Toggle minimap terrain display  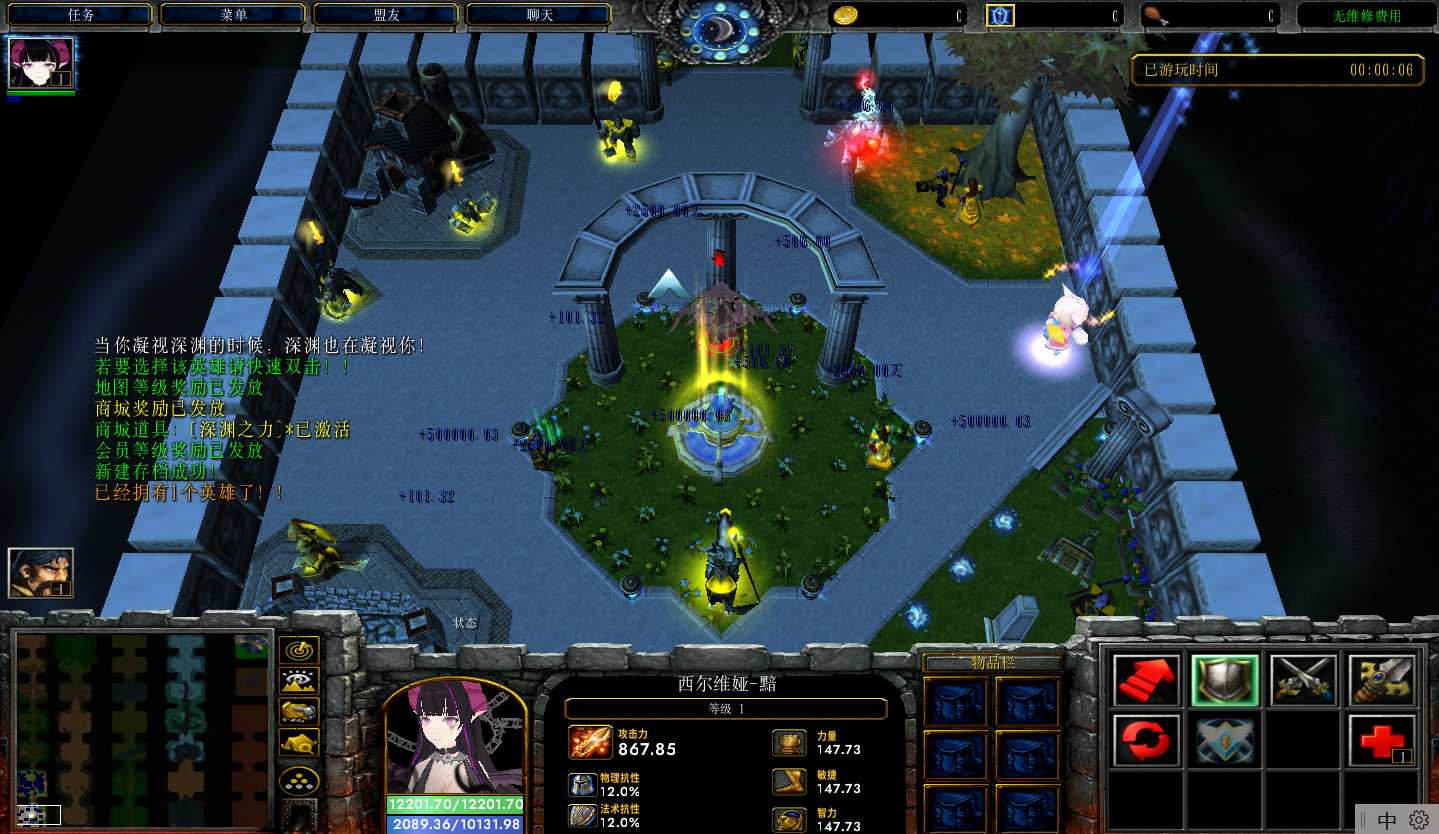(x=299, y=681)
